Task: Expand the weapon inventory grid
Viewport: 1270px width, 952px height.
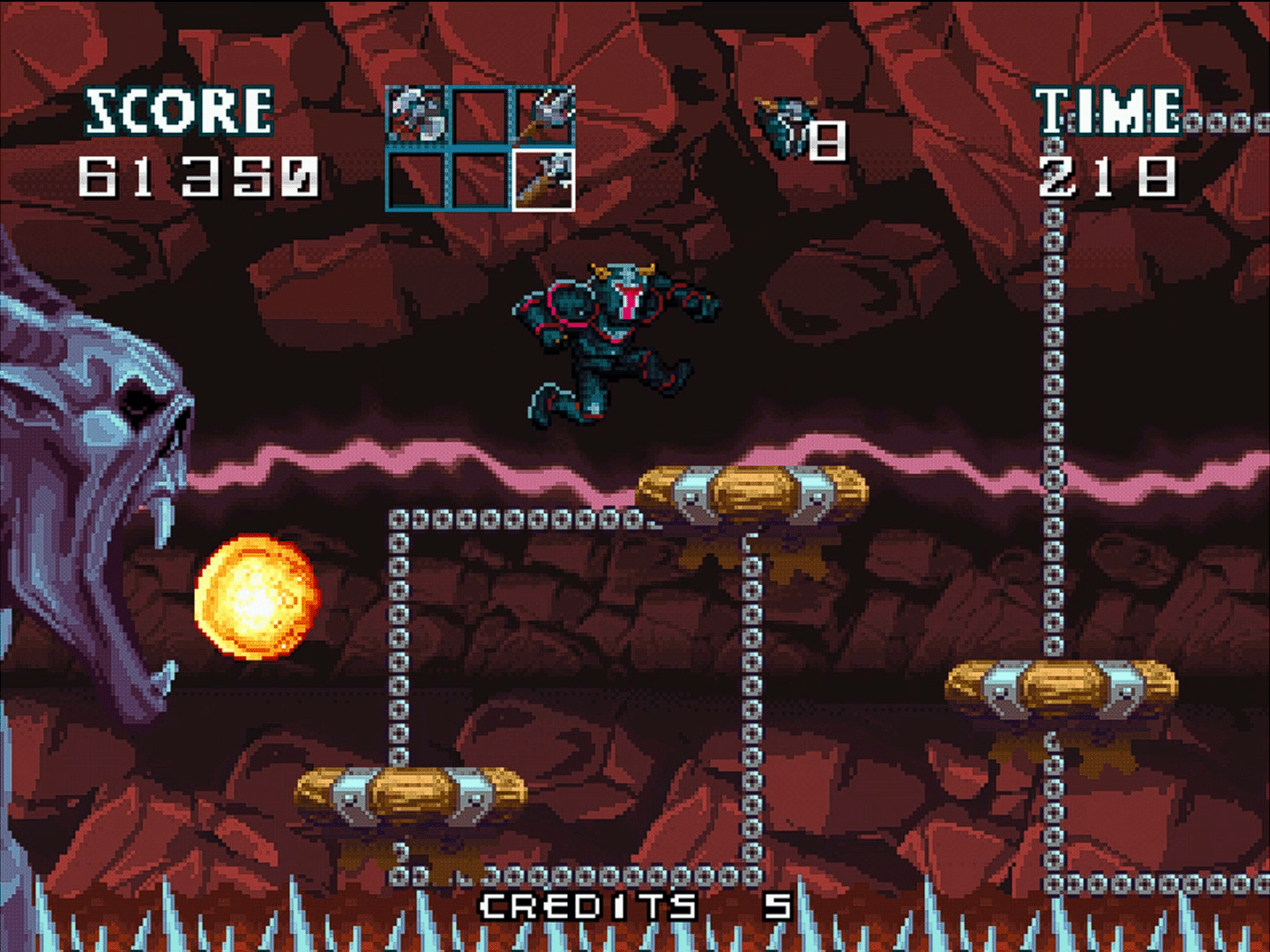Action: coord(481,148)
